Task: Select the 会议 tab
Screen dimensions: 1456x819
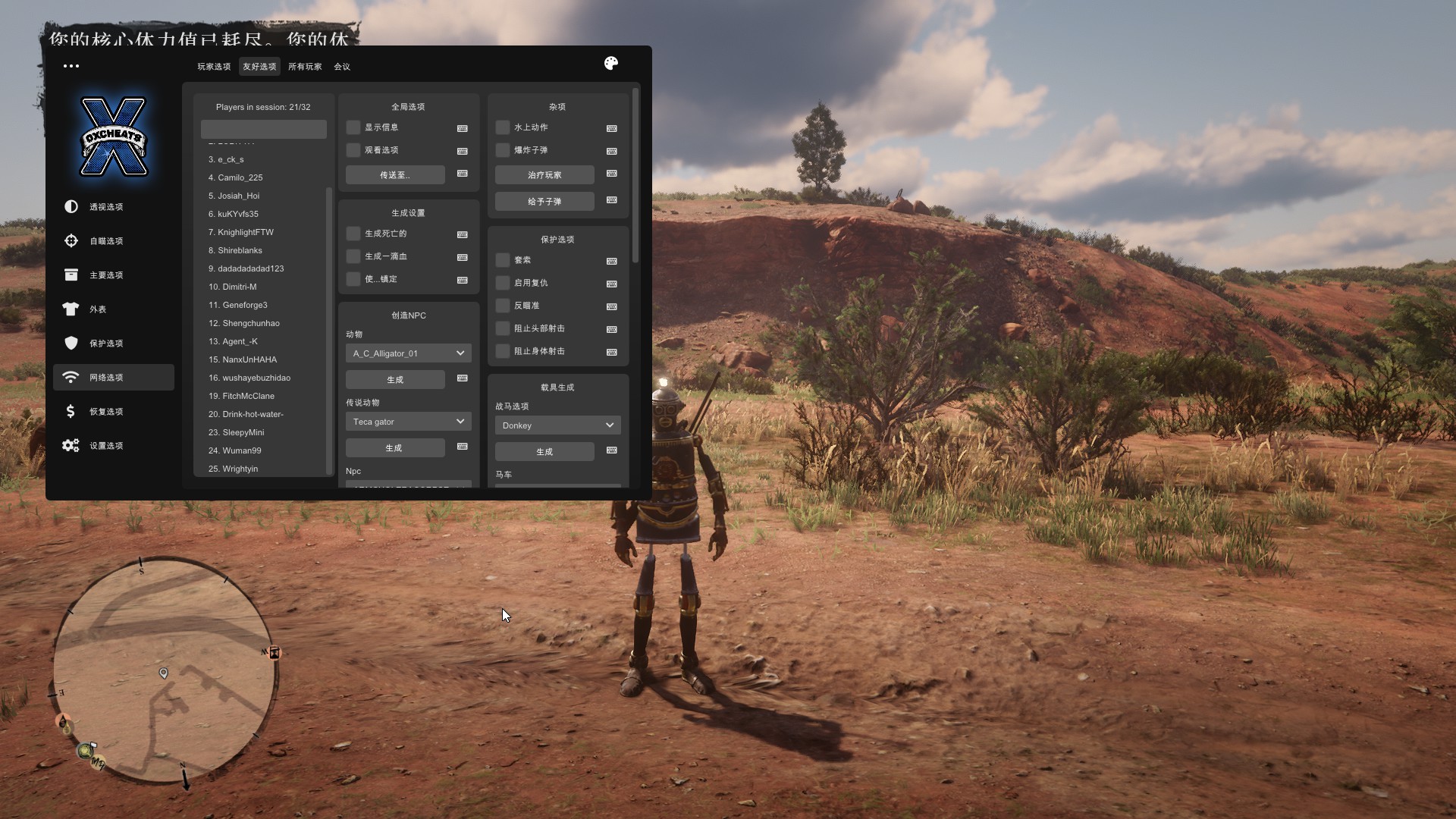Action: 342,67
